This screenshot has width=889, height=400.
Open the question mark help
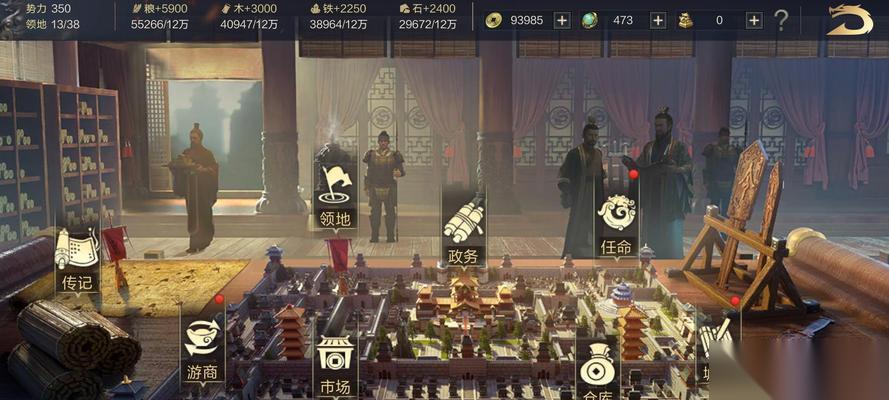pos(781,20)
